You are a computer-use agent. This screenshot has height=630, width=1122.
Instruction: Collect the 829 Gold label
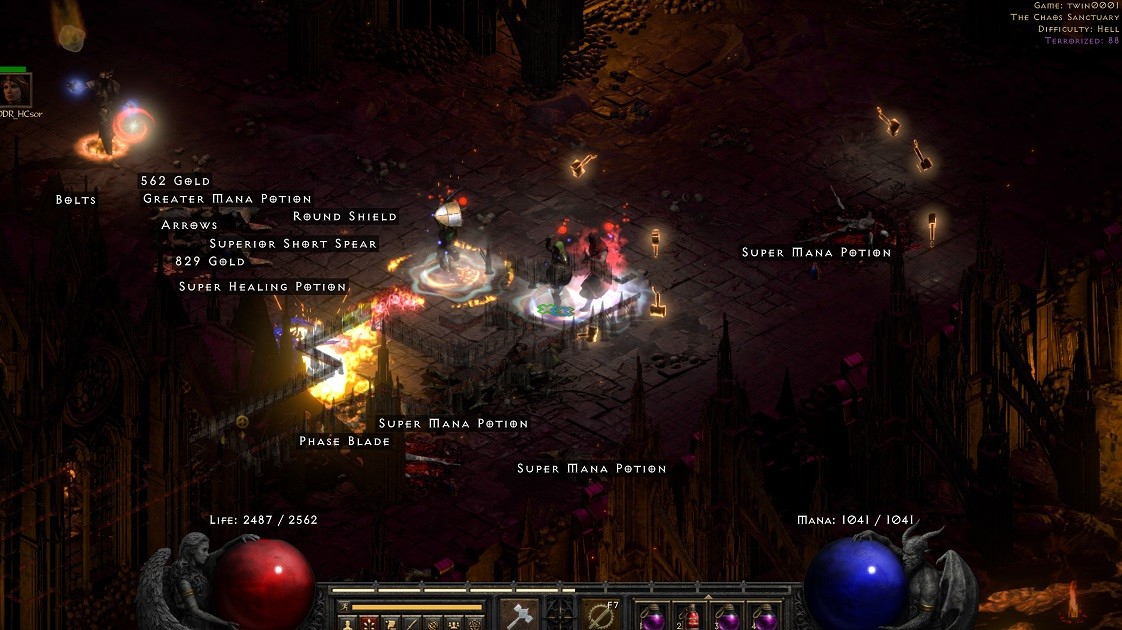(x=209, y=261)
